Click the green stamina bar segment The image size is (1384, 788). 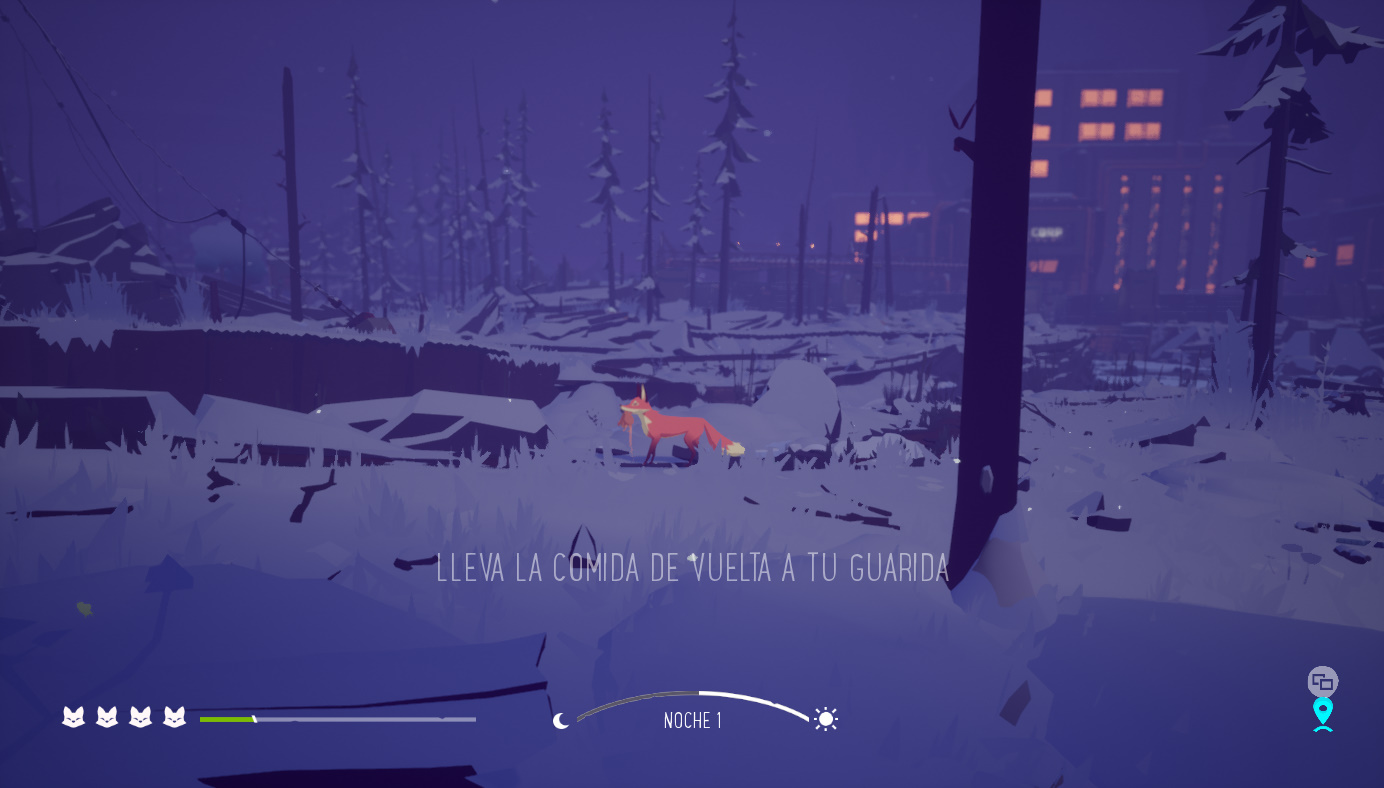225,718
